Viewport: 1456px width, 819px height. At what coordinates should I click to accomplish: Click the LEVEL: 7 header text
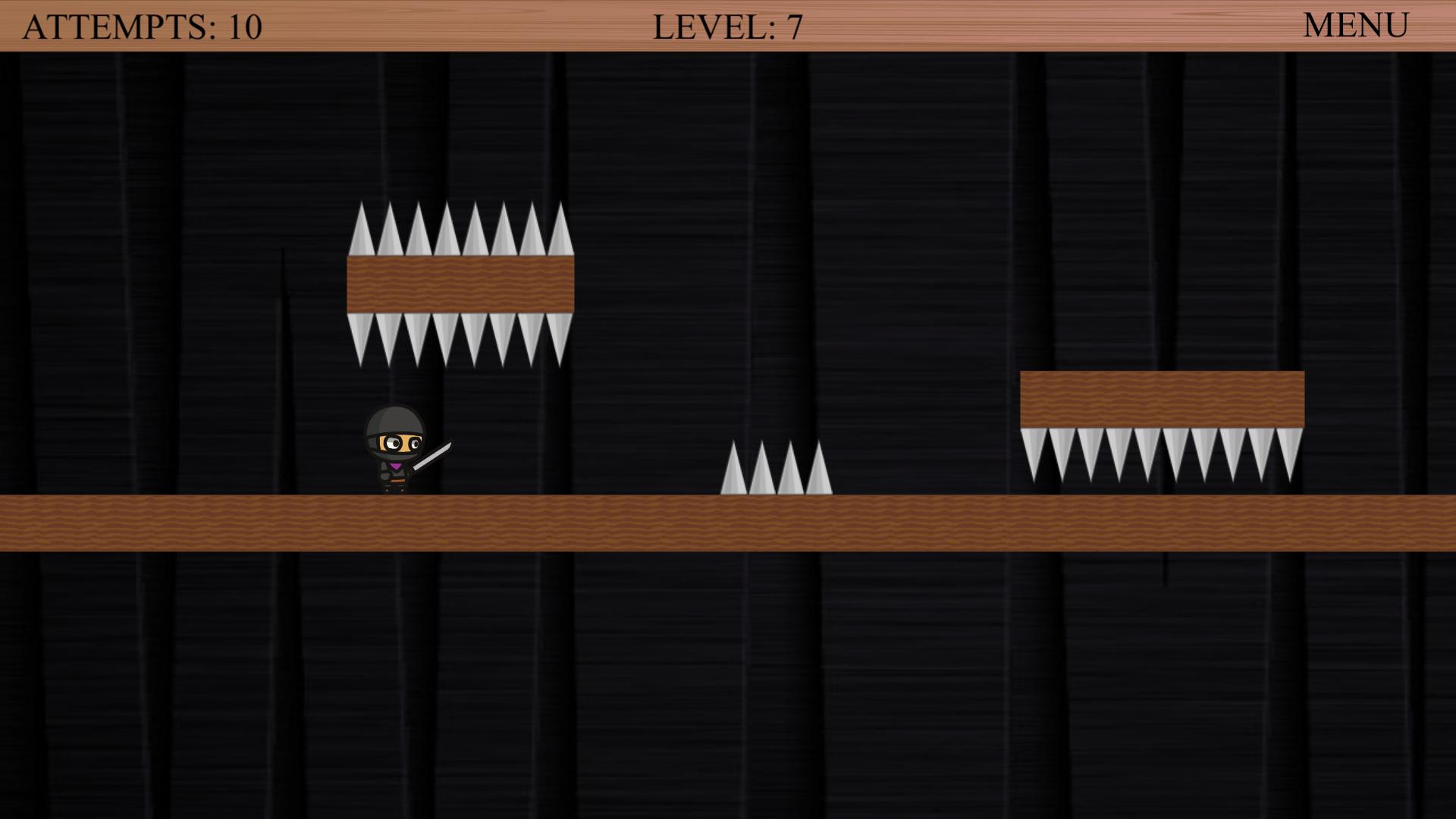tap(726, 25)
